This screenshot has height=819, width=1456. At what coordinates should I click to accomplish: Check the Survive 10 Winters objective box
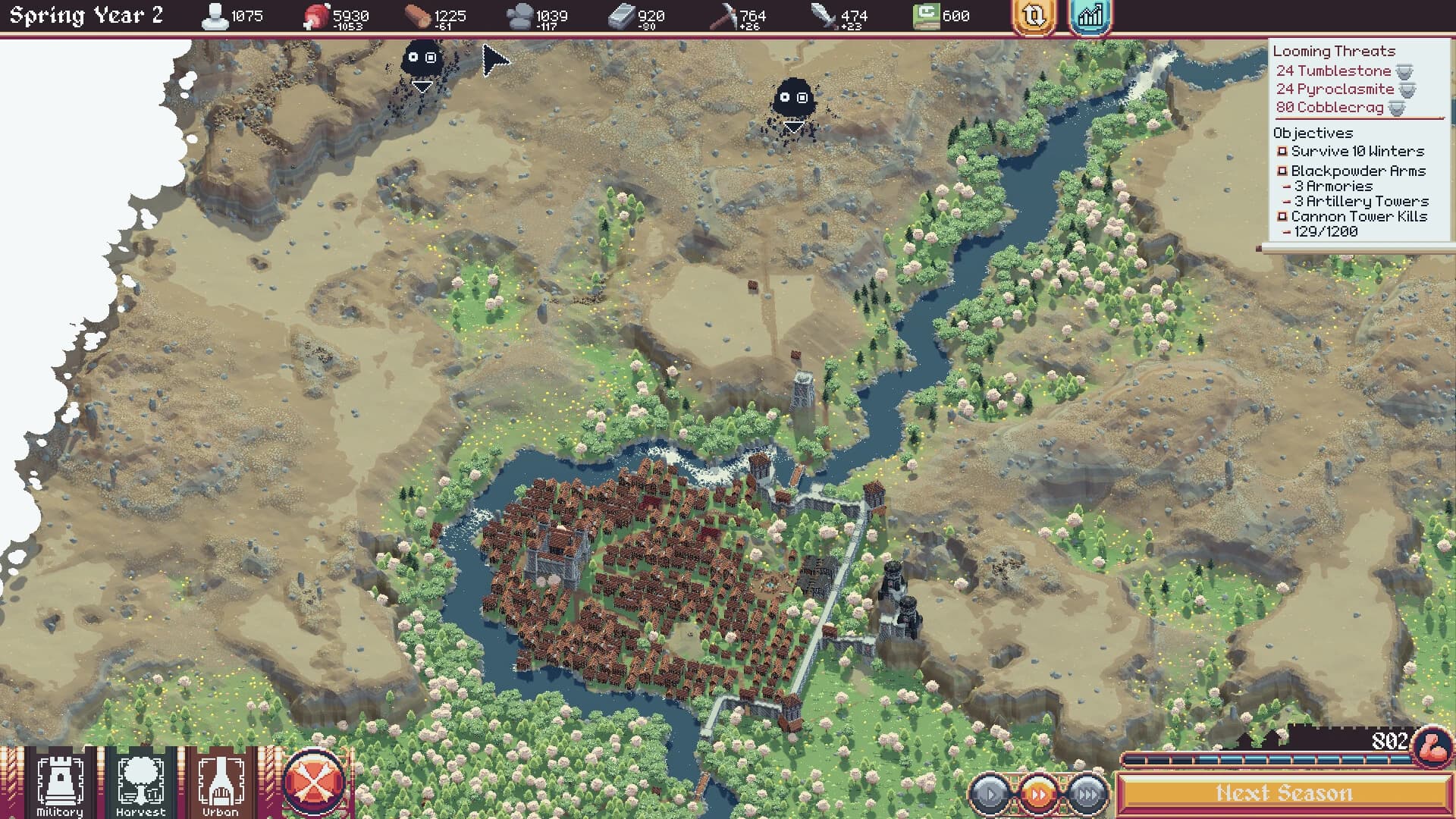point(1281,151)
